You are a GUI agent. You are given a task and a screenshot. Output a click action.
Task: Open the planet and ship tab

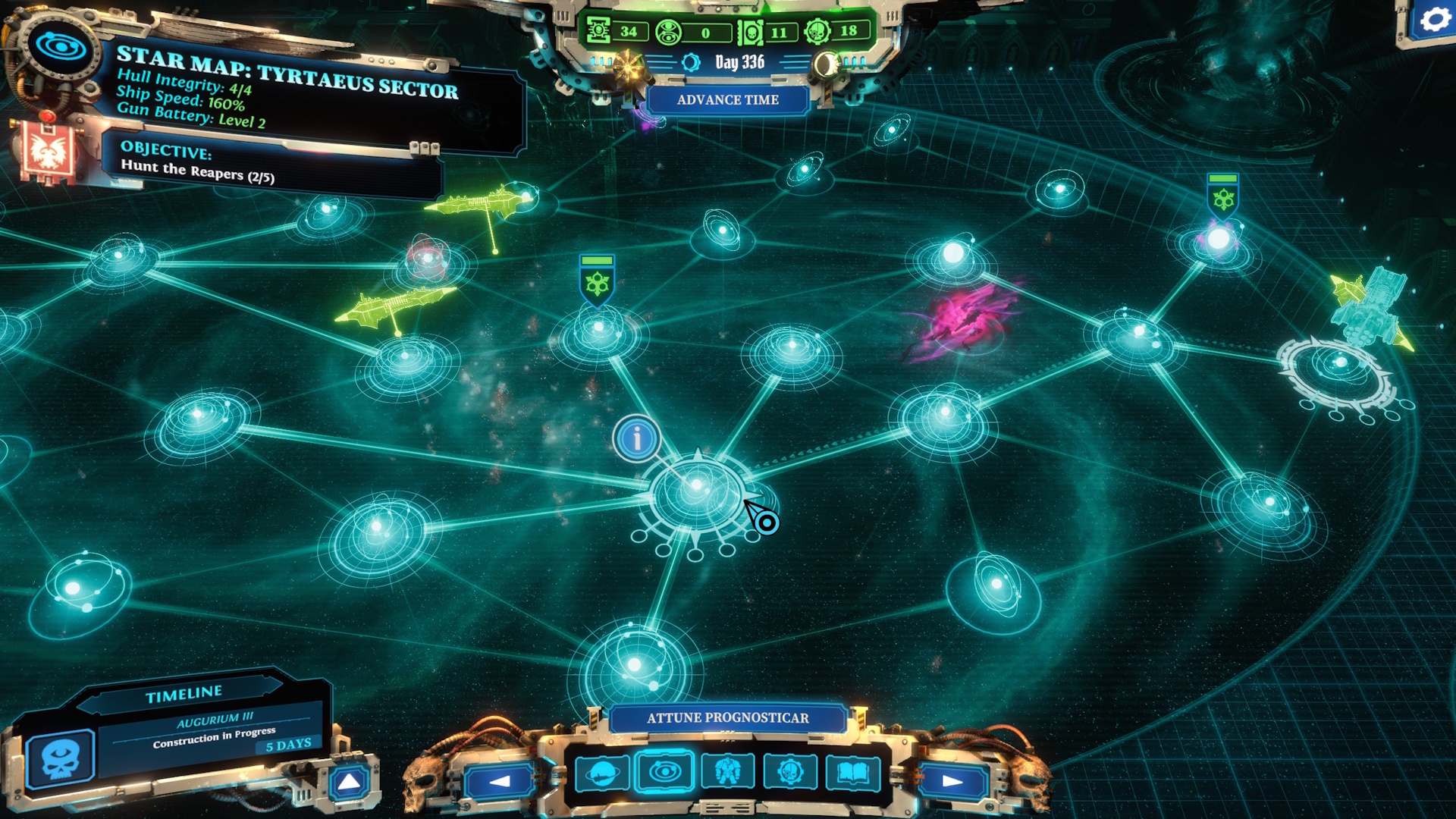(x=602, y=773)
